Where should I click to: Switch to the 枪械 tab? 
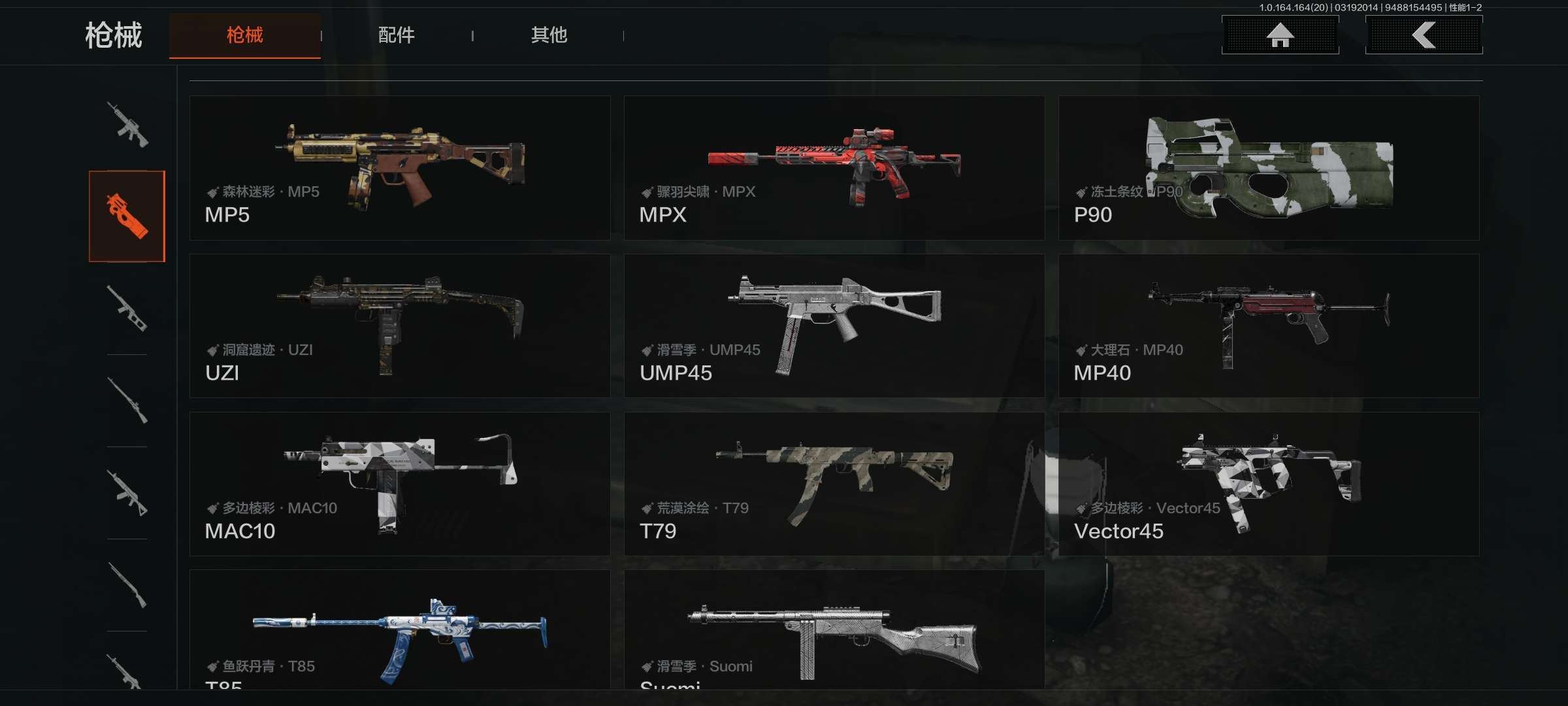(244, 35)
